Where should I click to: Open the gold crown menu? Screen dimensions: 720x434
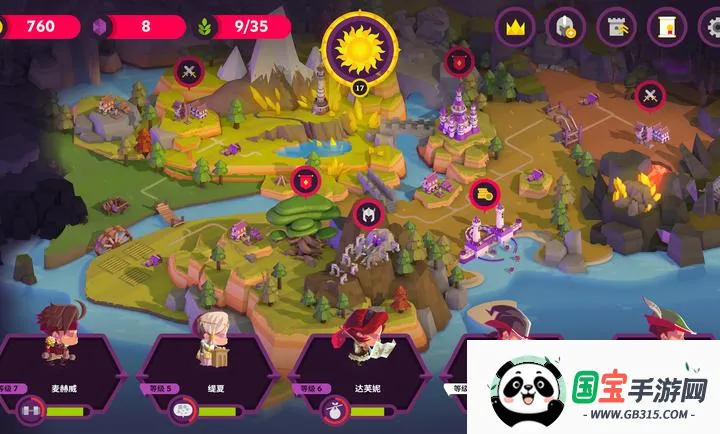point(515,27)
